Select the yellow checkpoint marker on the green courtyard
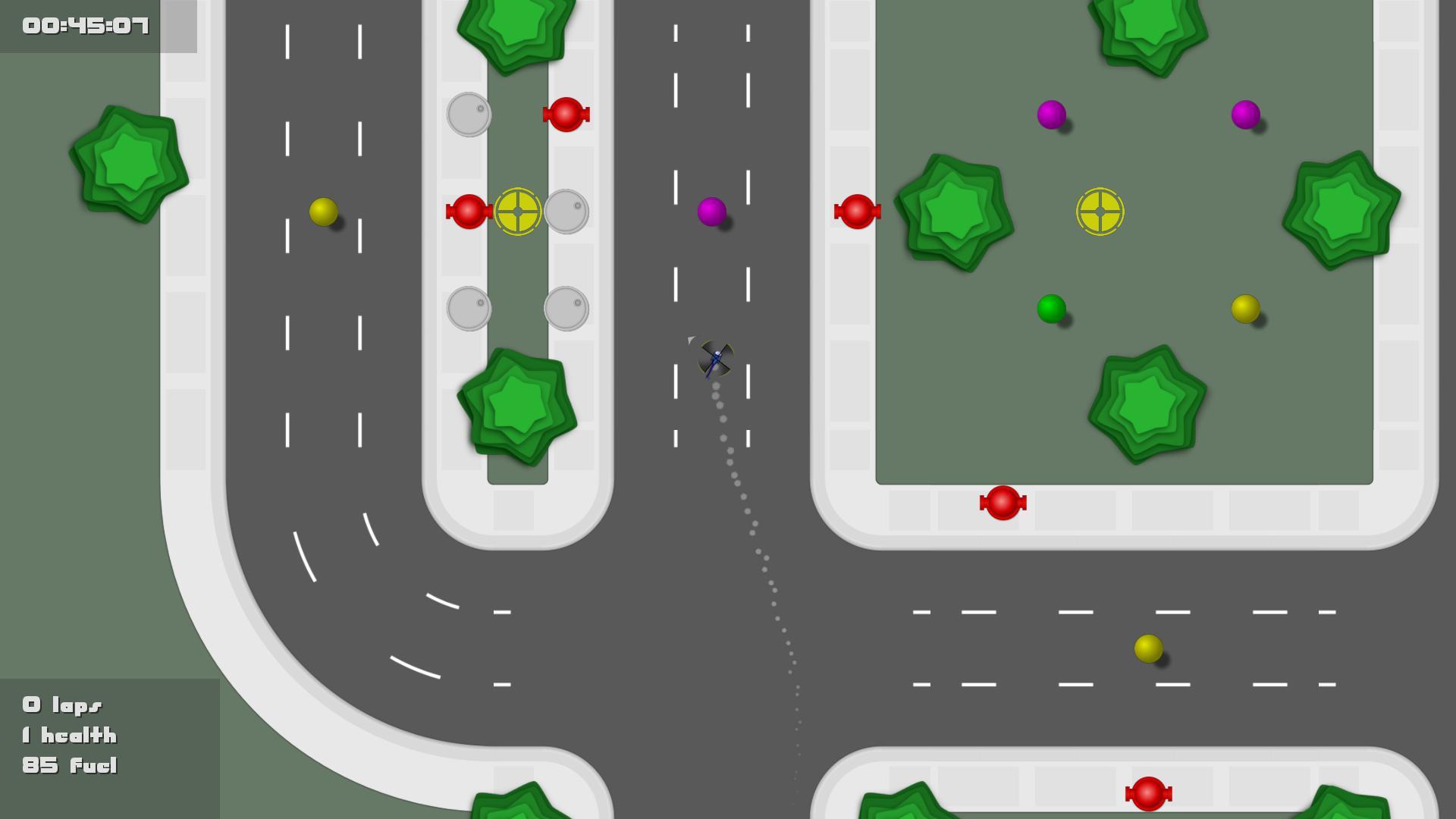Image resolution: width=1456 pixels, height=819 pixels. click(x=1099, y=213)
